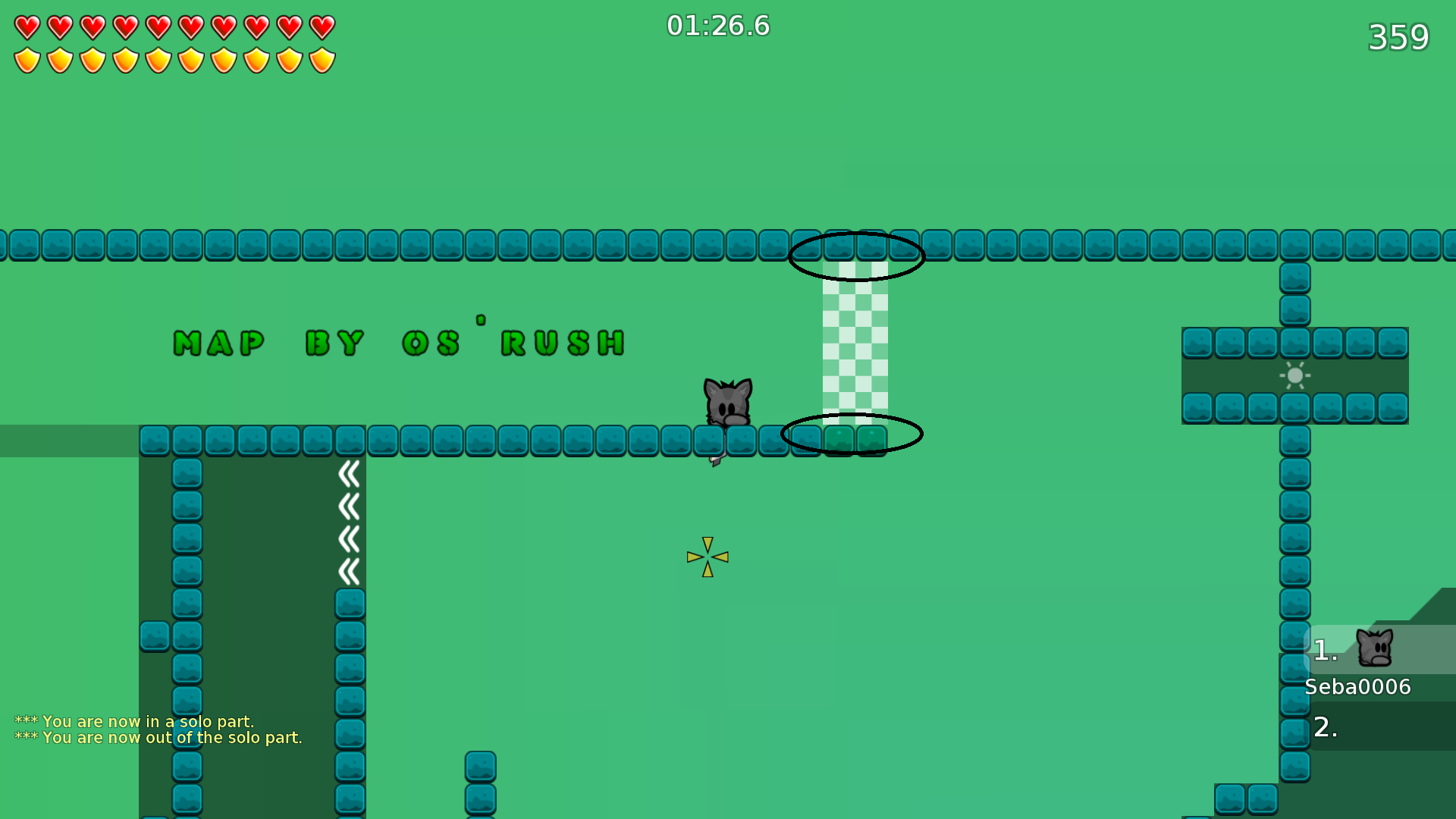Select the yellow pickup spinner below the platform
The image size is (1456, 819).
pos(706,557)
